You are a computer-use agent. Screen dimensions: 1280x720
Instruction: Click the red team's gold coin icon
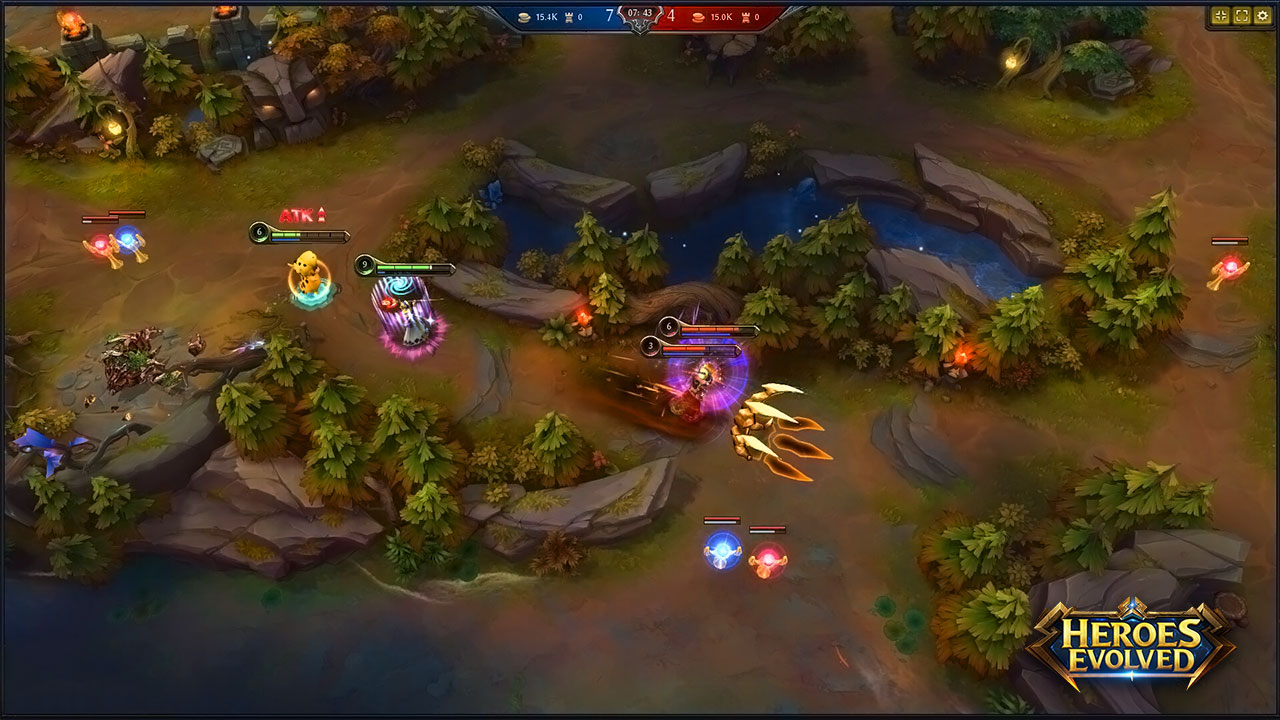coord(697,16)
